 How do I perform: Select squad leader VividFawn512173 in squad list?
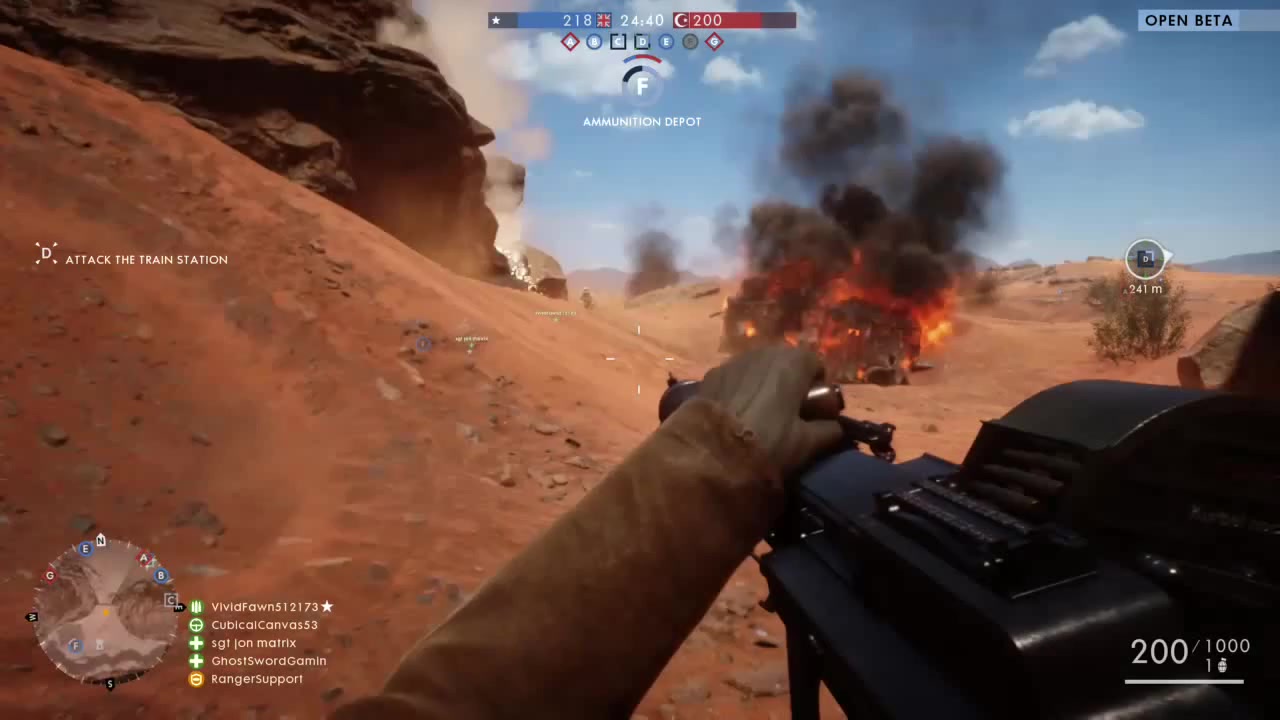pos(265,607)
